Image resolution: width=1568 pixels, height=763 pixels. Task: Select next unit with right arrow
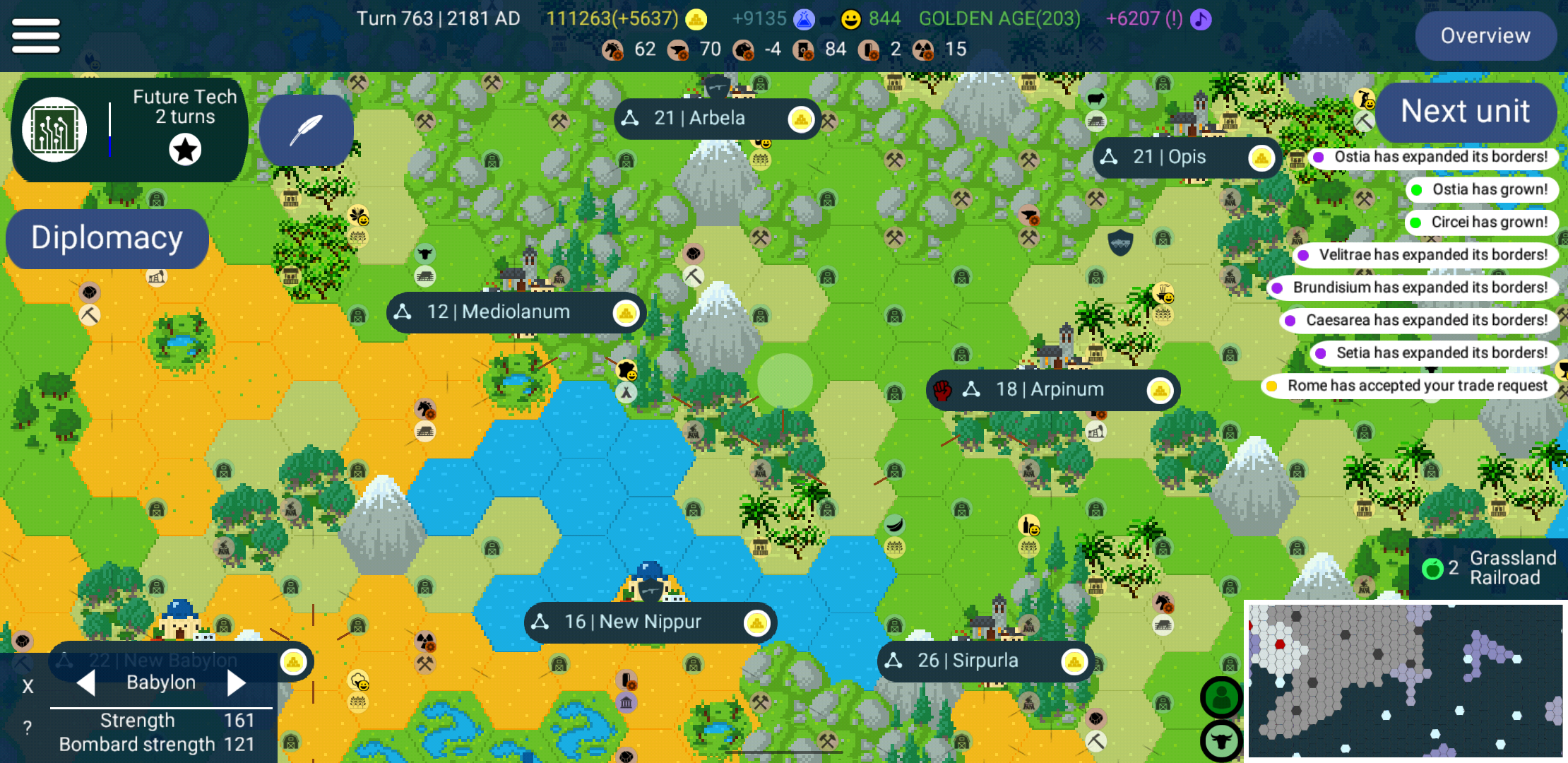click(237, 682)
